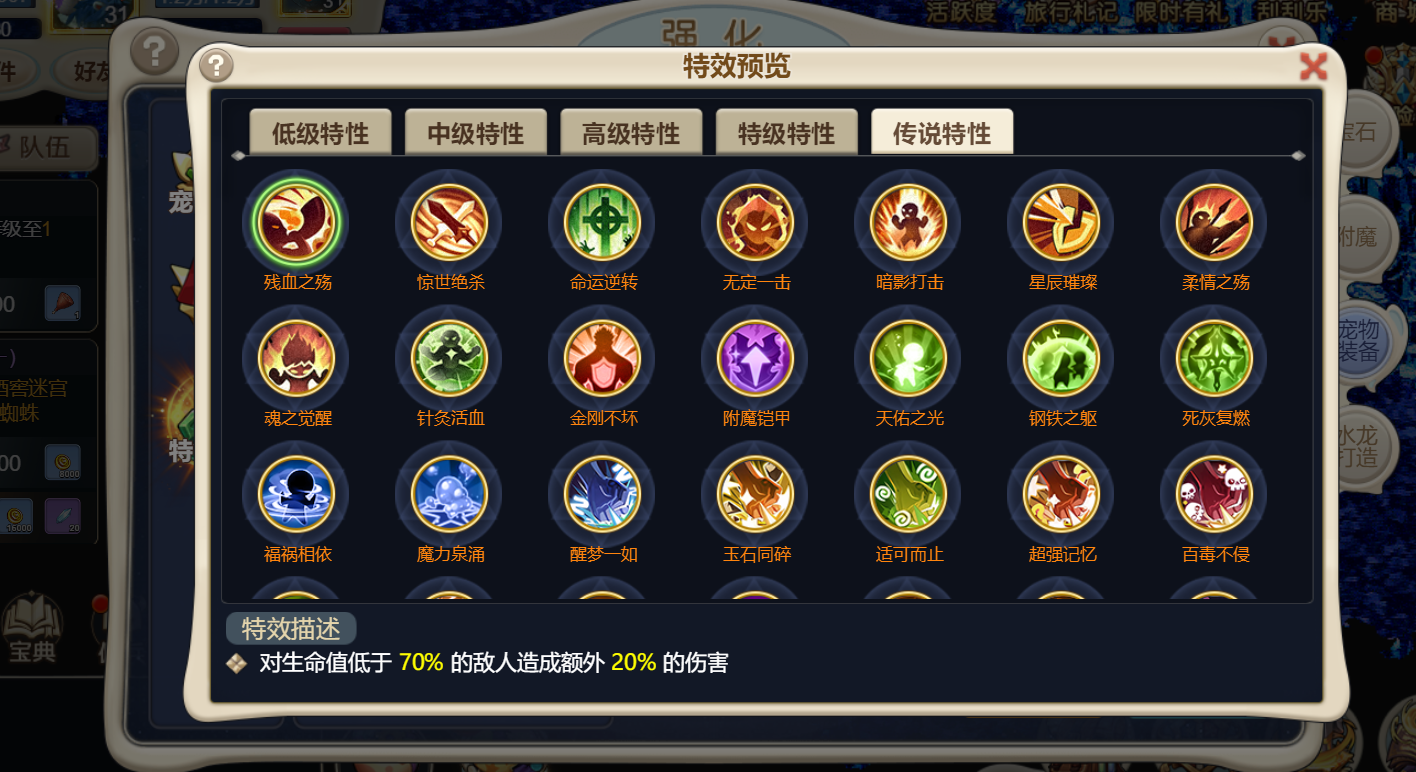Switch to the 低级特性 tab
This screenshot has width=1416, height=772.
coord(320,133)
